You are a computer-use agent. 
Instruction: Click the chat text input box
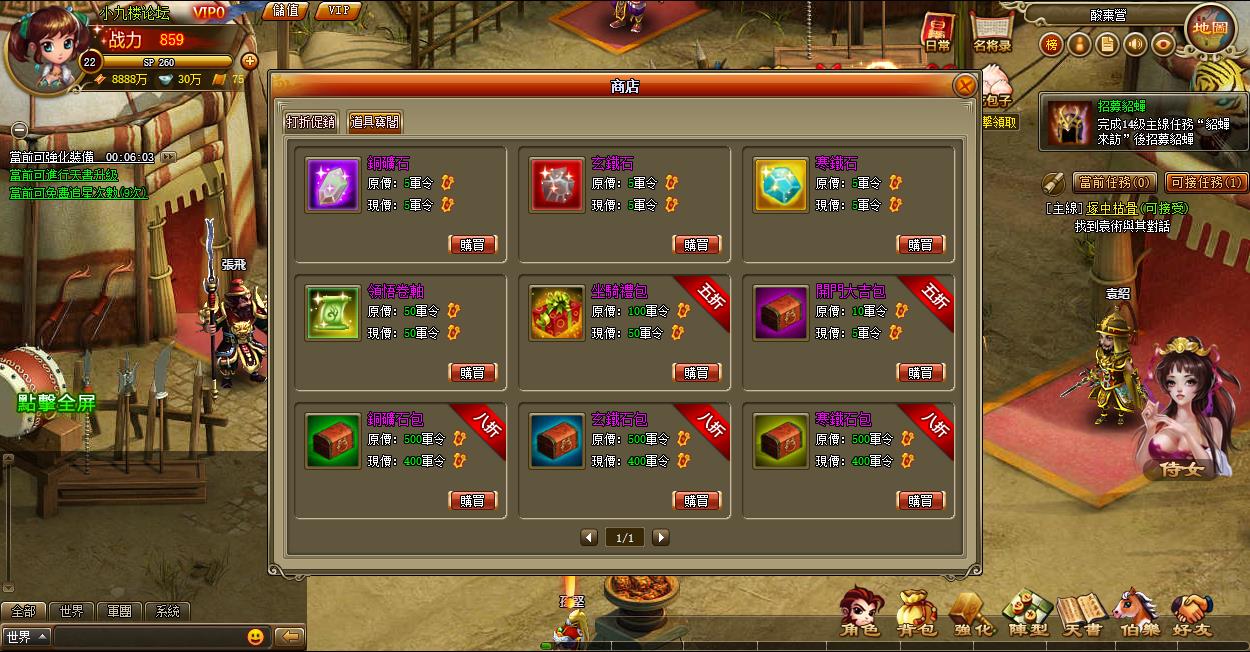point(150,637)
